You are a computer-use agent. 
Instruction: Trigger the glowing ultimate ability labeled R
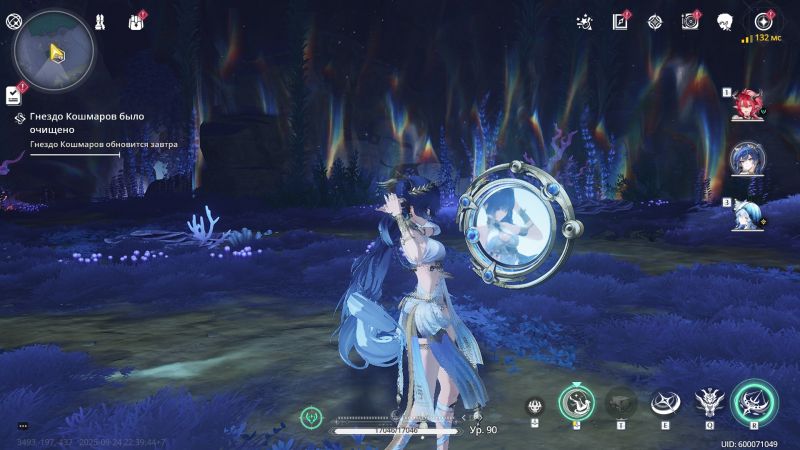pyautogui.click(x=754, y=402)
